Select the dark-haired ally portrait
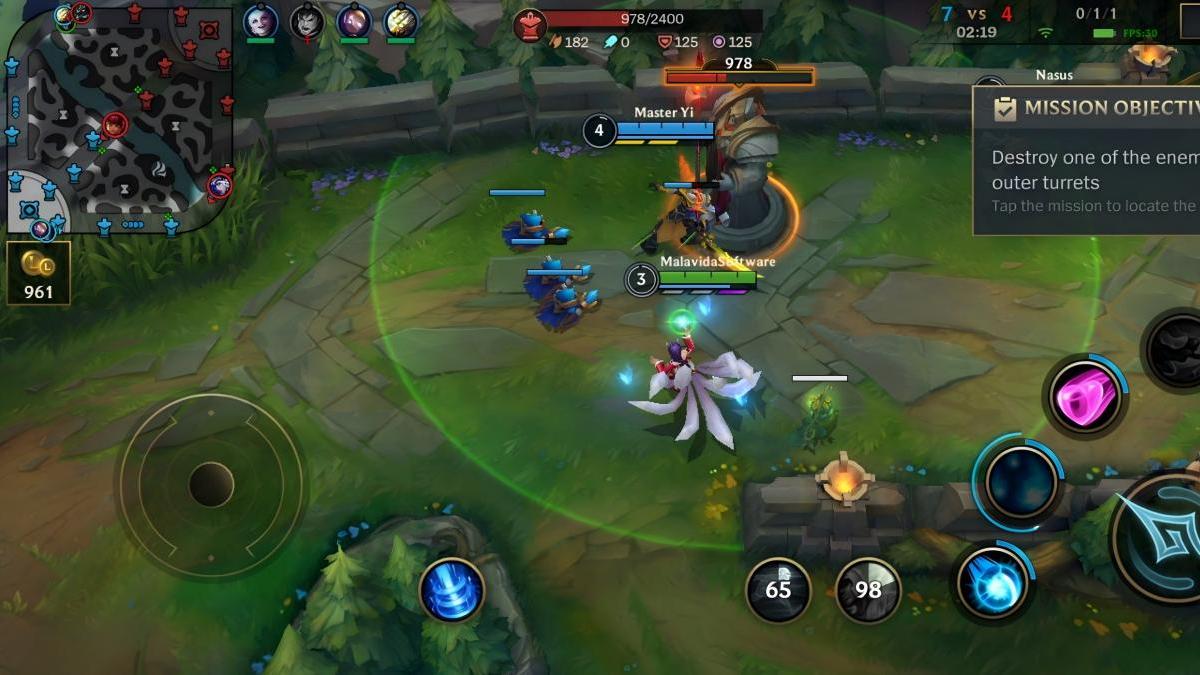Screen dimensions: 1200x675 click(x=306, y=20)
